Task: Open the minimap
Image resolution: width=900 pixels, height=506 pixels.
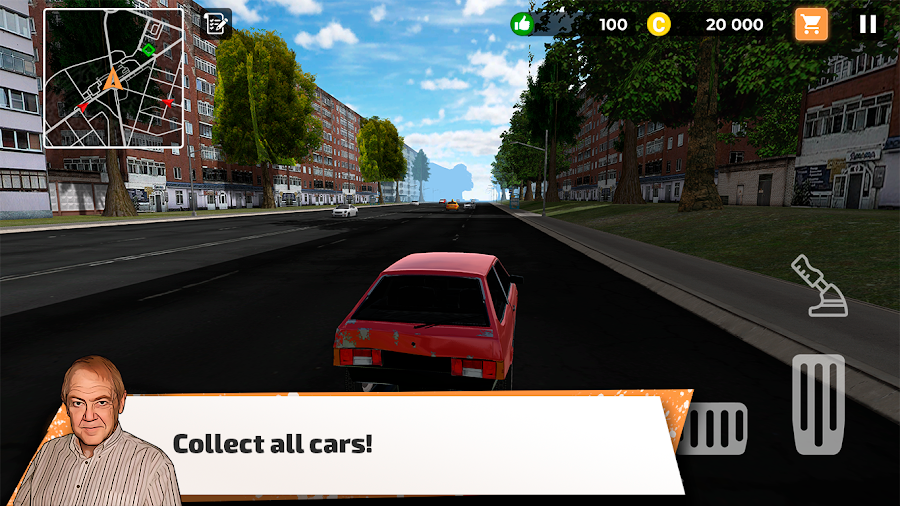Action: [113, 78]
